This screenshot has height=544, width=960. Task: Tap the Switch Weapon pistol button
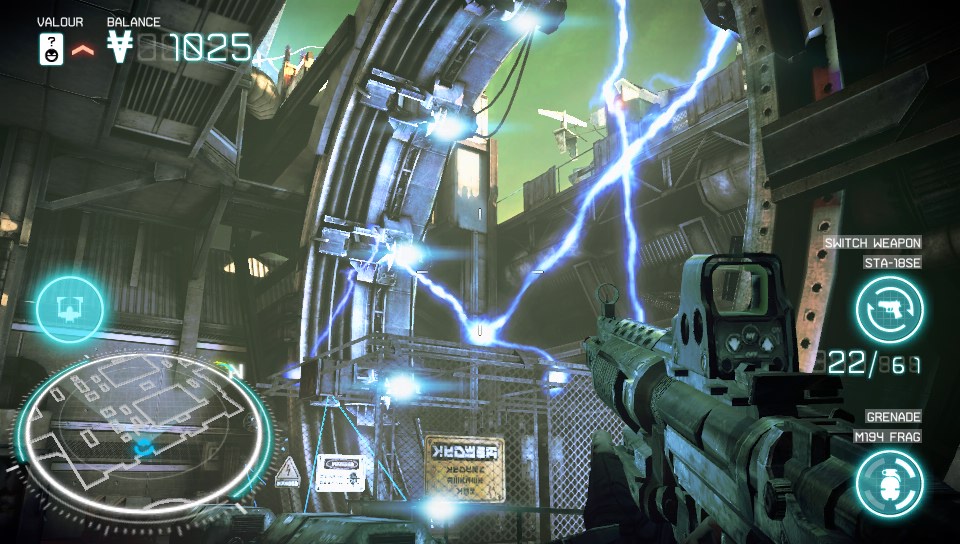tap(889, 309)
